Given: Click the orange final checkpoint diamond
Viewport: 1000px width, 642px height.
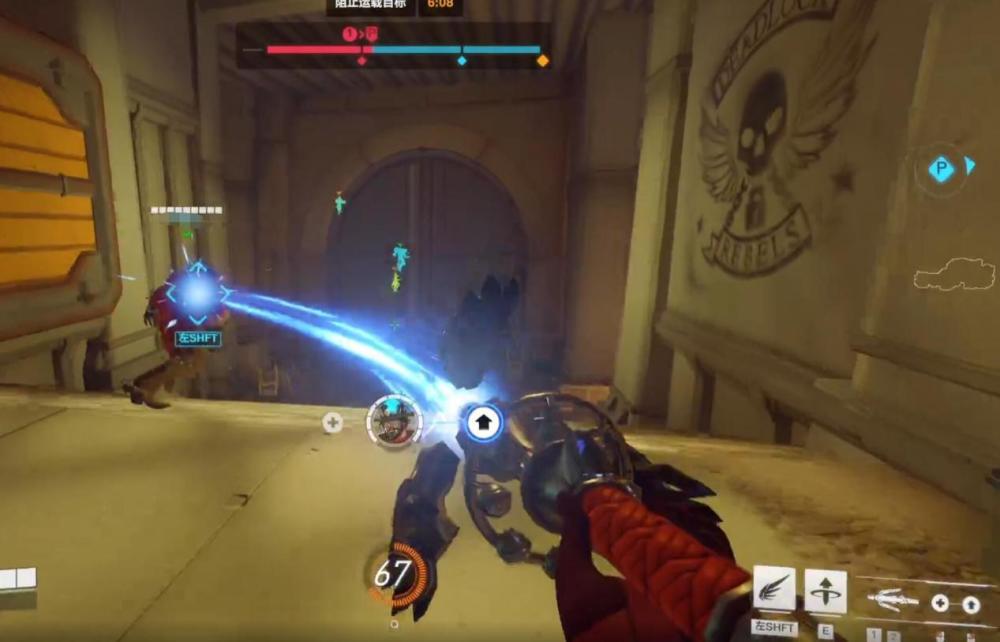Looking at the screenshot, I should 543,61.
